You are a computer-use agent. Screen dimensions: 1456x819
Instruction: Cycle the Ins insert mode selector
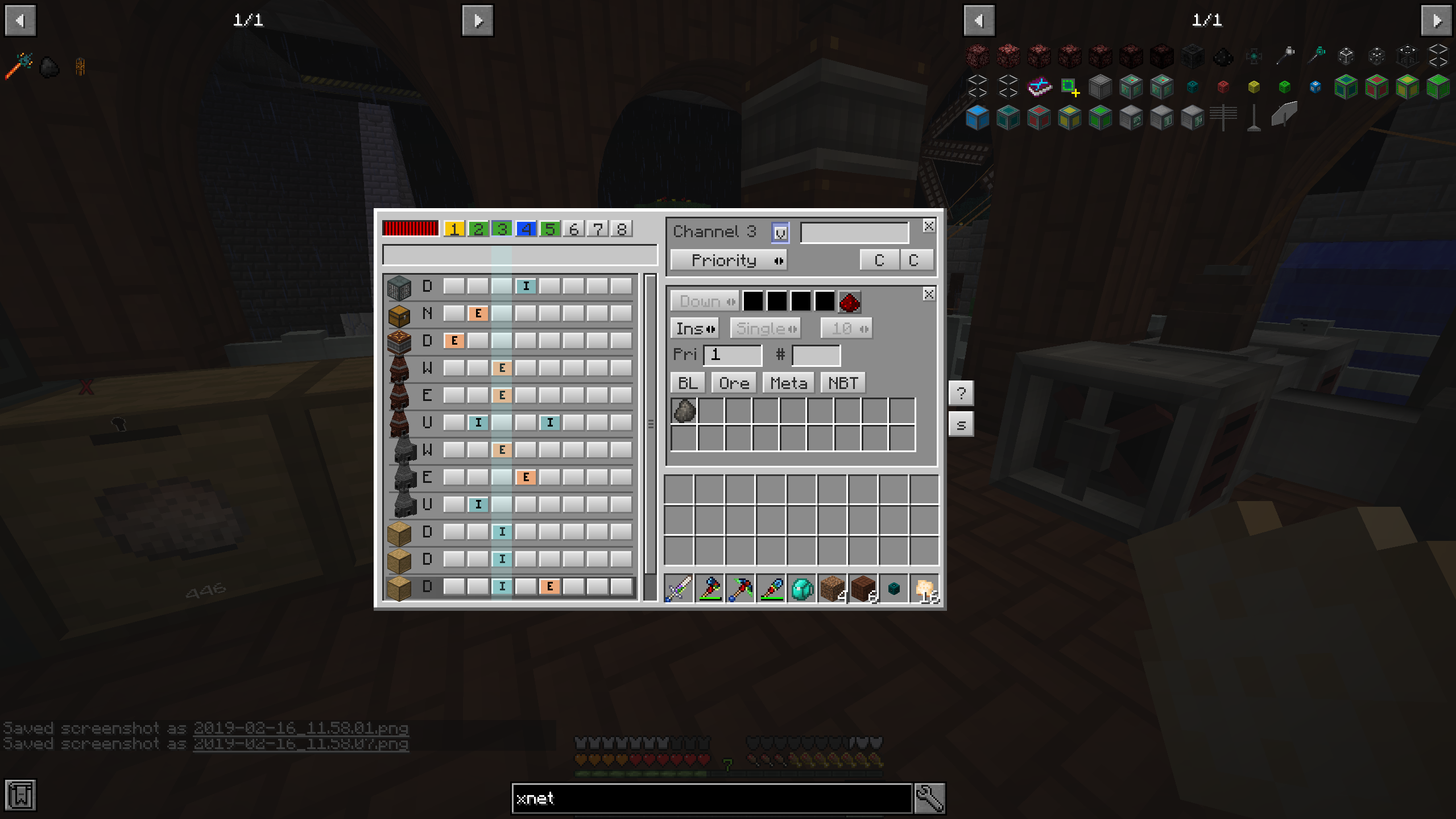[x=694, y=328]
